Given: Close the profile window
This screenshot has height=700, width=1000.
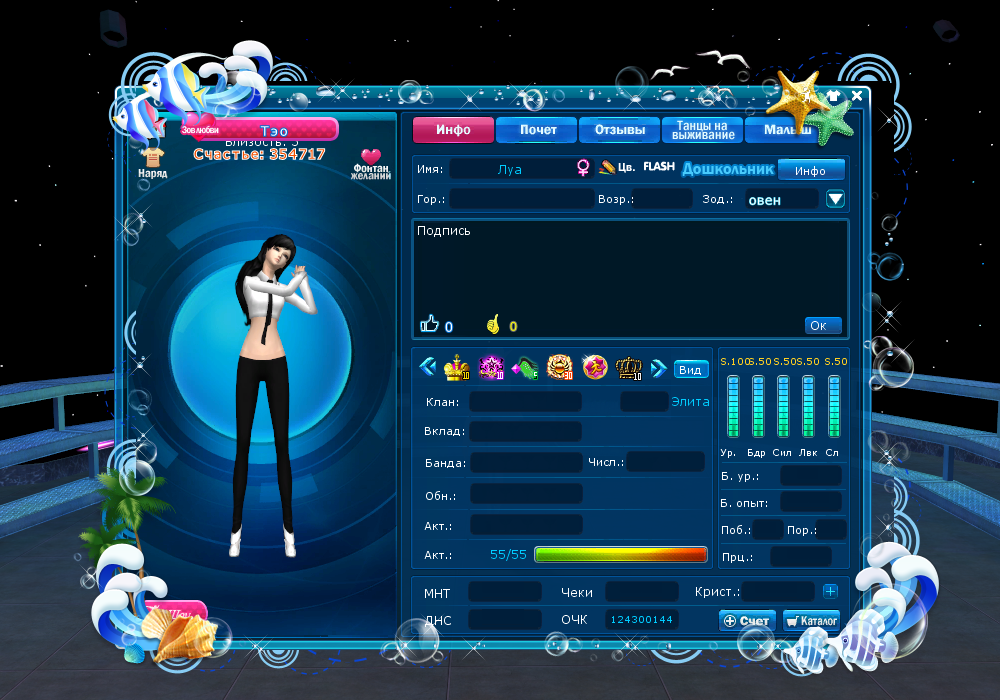Looking at the screenshot, I should point(857,96).
